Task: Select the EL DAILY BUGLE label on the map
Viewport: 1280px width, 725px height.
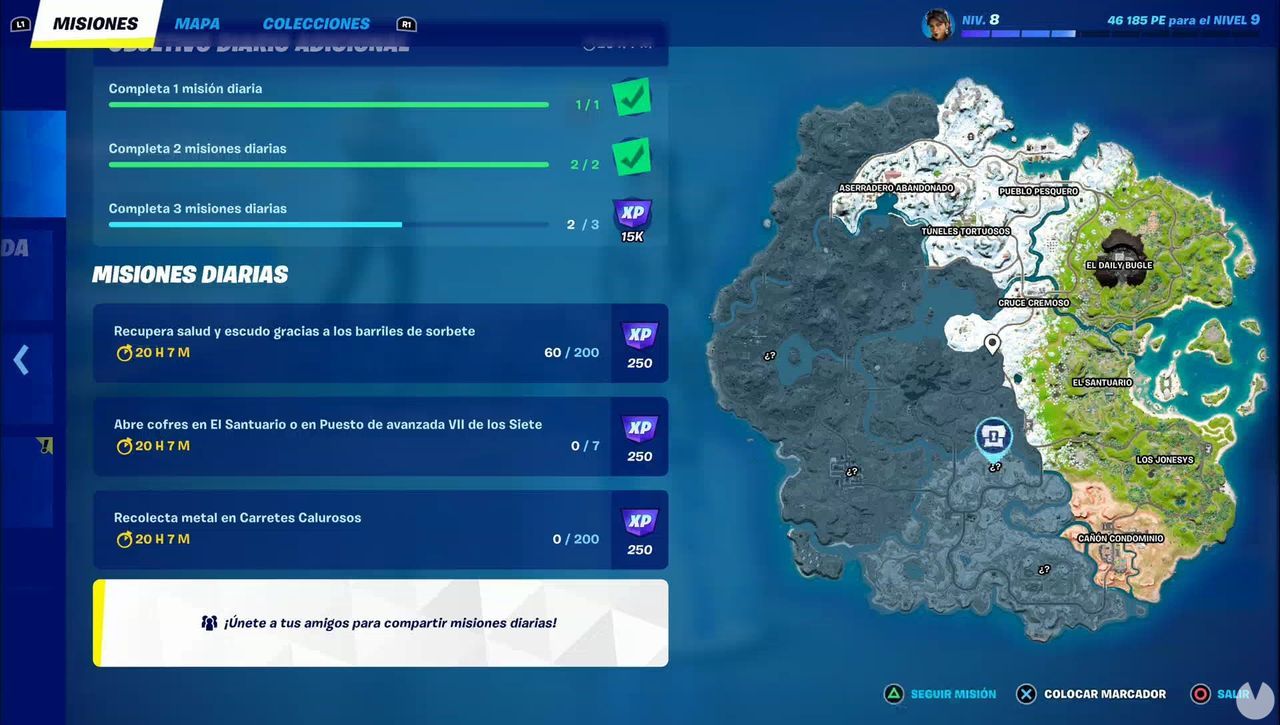Action: [x=1118, y=265]
